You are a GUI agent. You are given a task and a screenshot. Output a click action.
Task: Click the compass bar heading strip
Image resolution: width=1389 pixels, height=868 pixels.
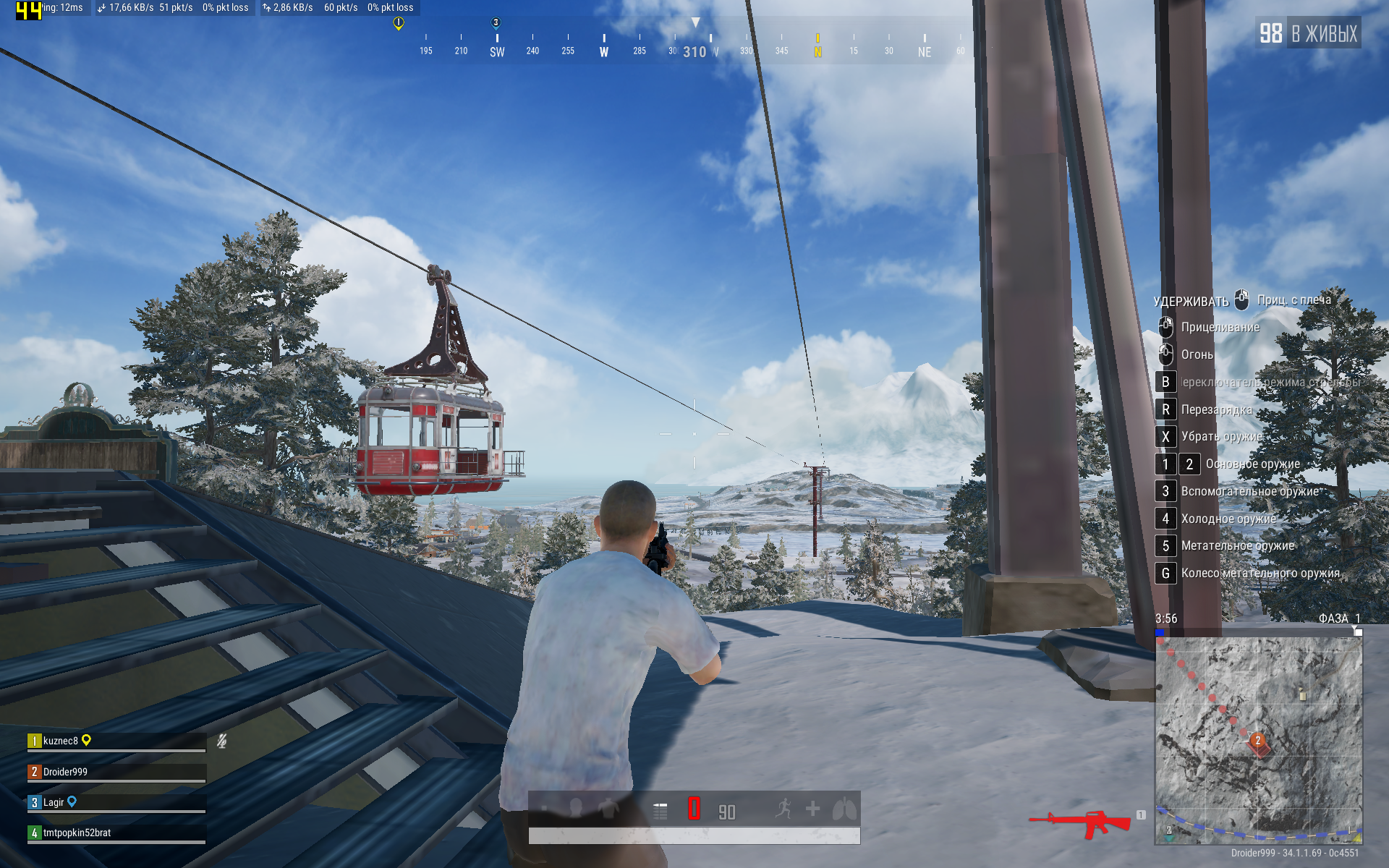coord(693,48)
